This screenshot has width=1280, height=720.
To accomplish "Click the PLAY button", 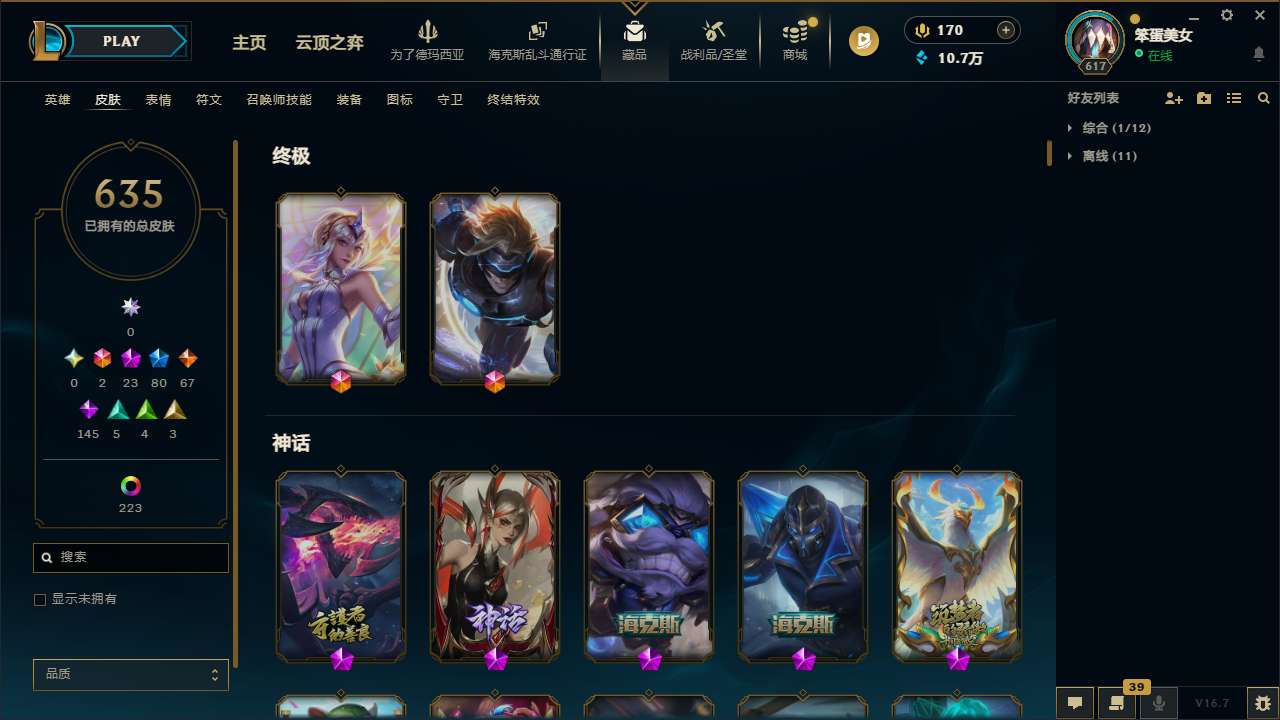I will tap(121, 41).
